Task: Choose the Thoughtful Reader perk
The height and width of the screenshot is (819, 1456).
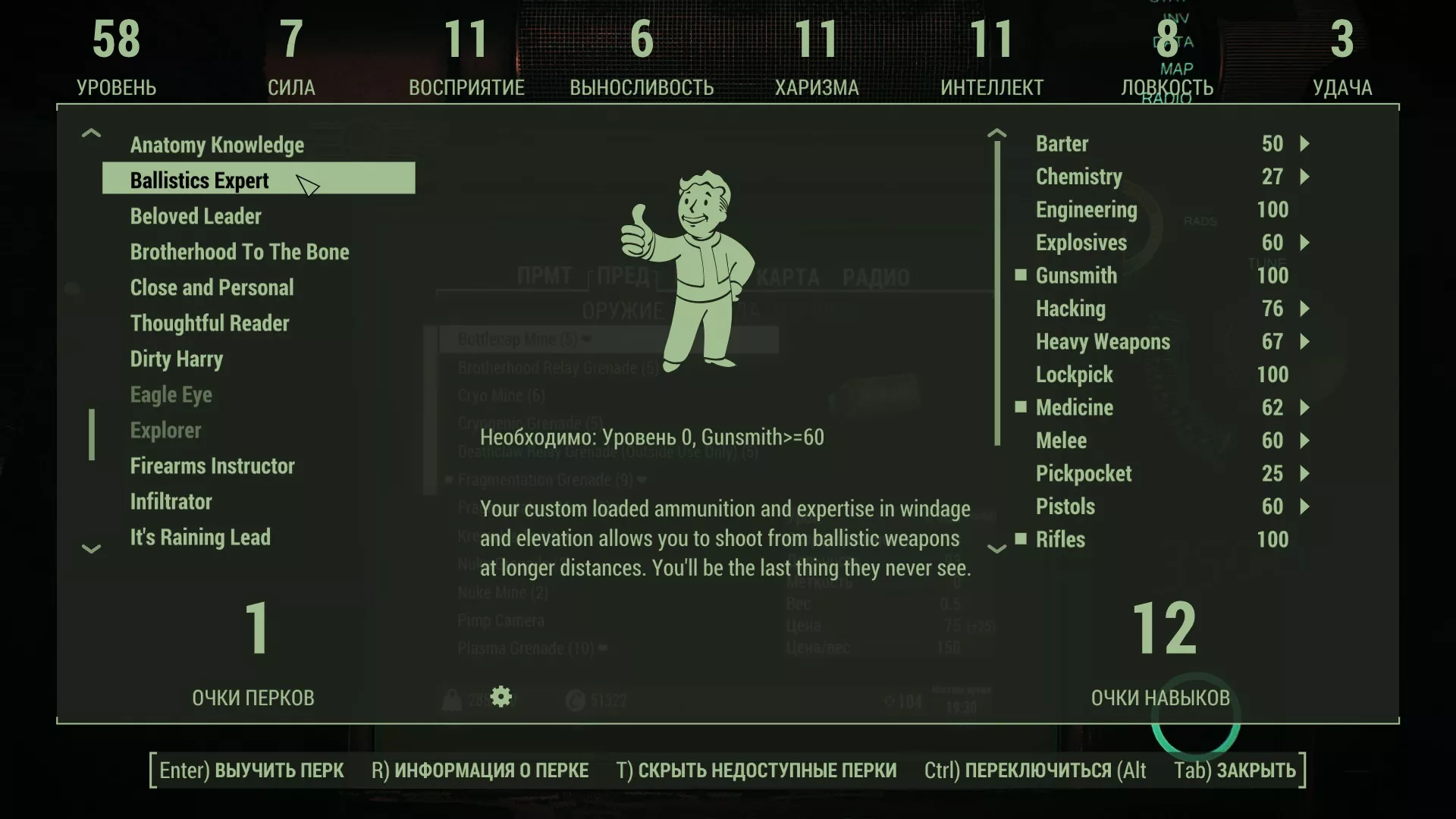Action: (209, 323)
